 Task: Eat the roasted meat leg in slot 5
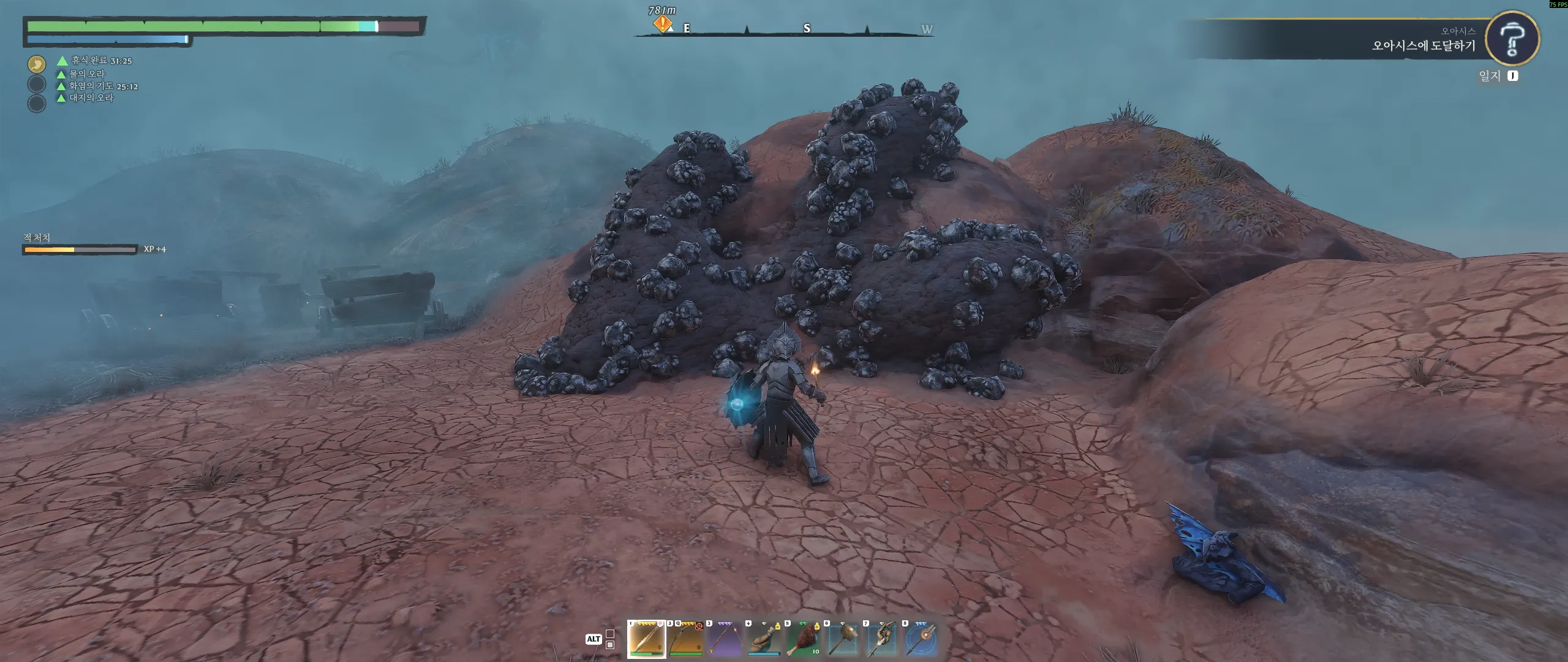click(x=803, y=639)
